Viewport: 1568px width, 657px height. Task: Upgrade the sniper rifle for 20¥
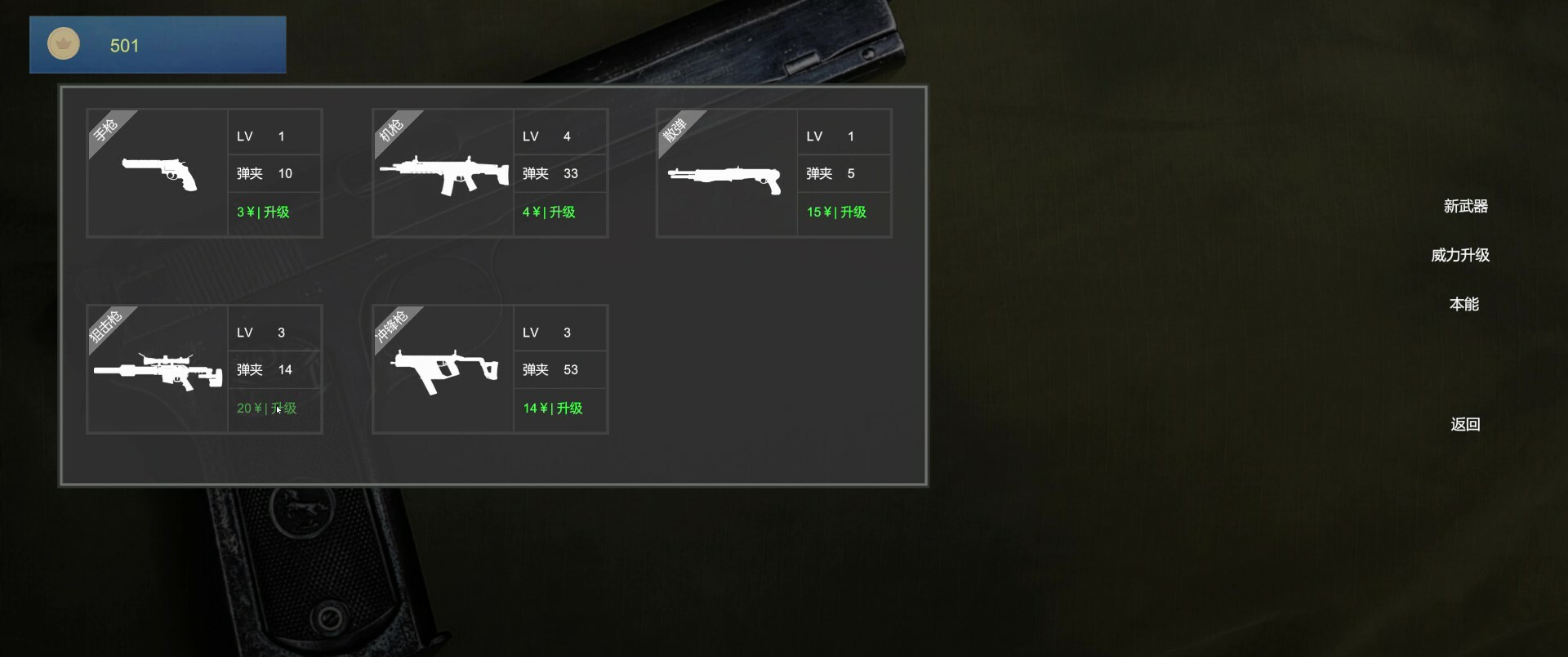(x=265, y=408)
